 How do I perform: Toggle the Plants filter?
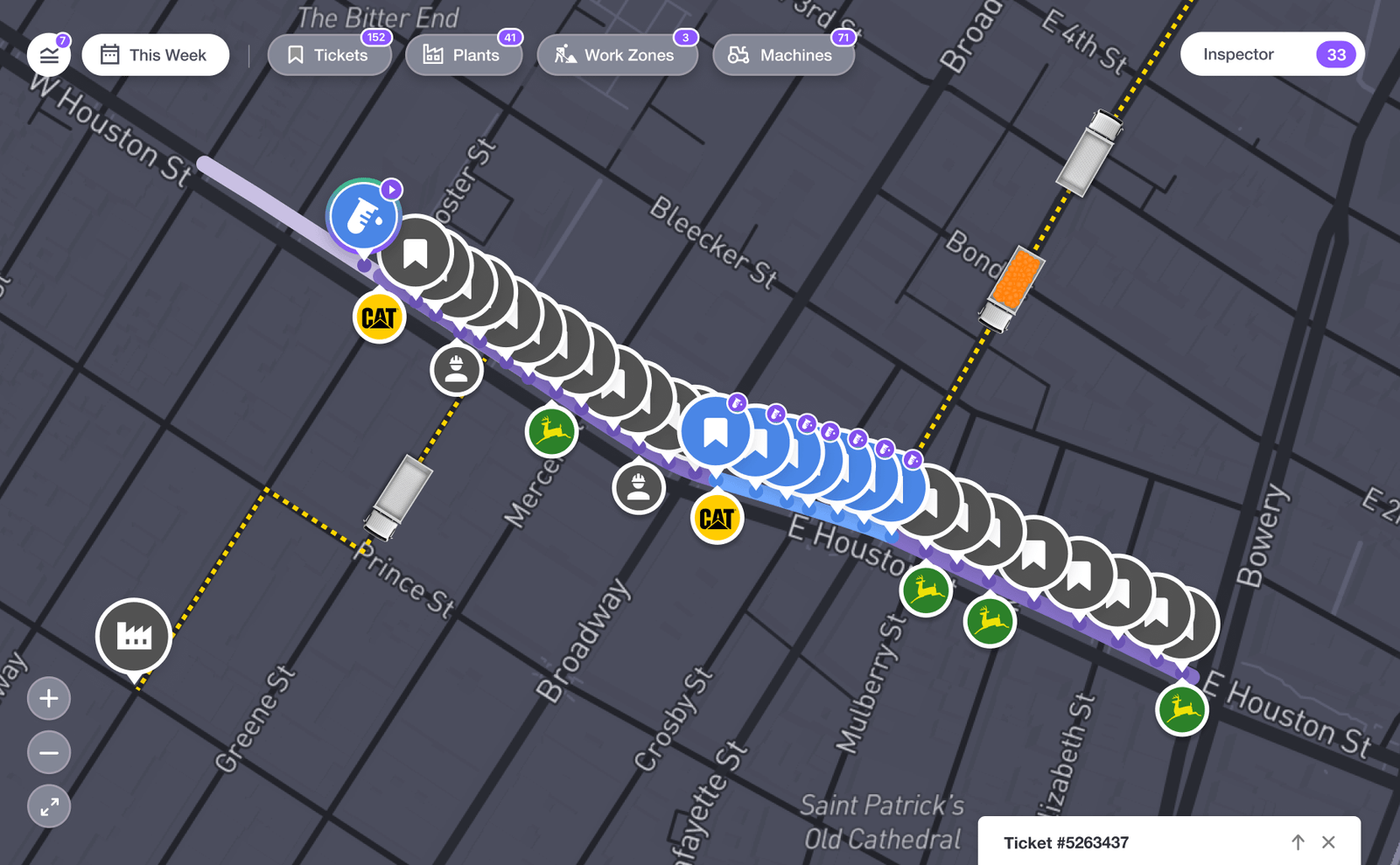[463, 55]
